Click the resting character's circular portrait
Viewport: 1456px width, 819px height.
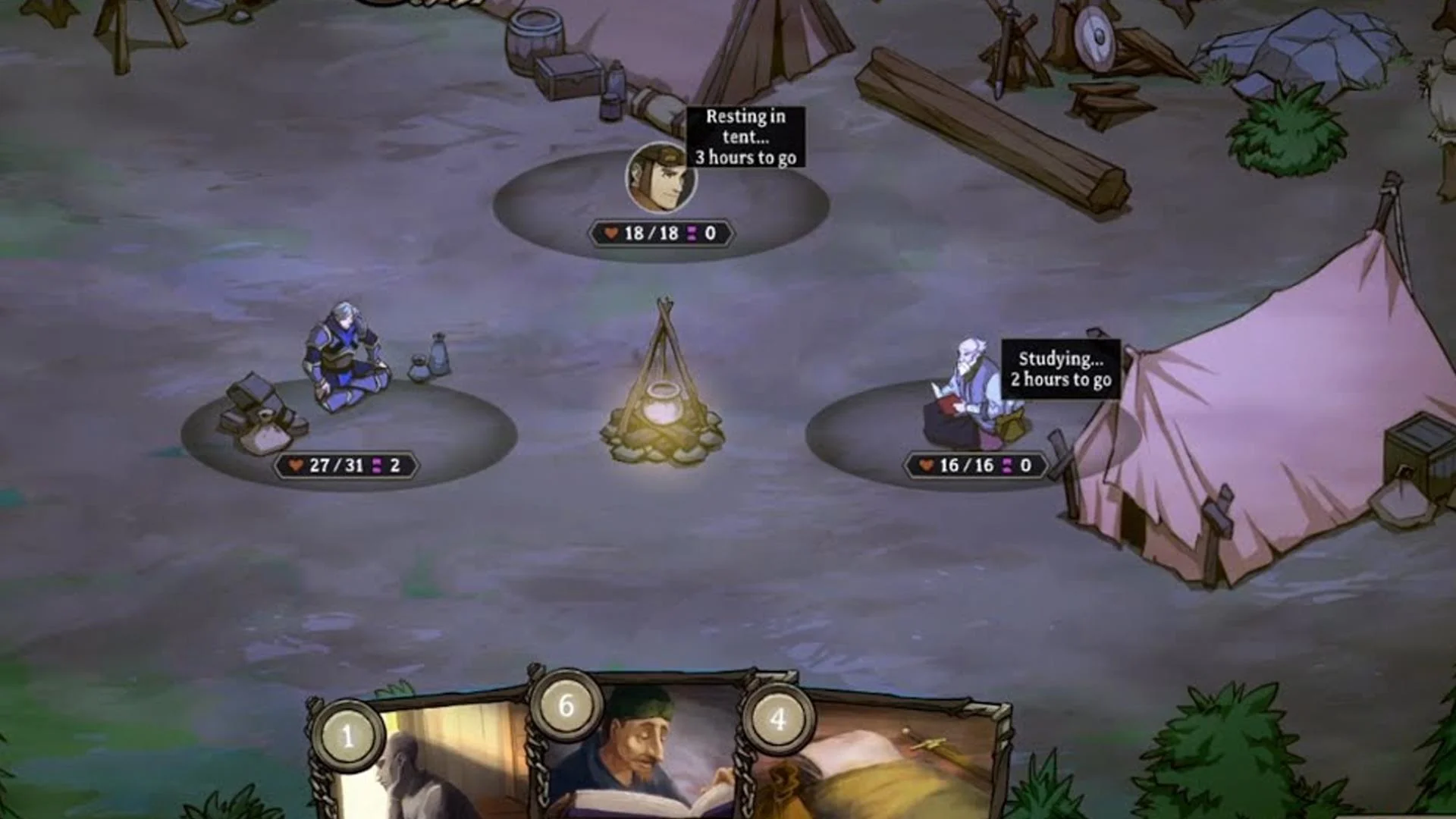(660, 176)
